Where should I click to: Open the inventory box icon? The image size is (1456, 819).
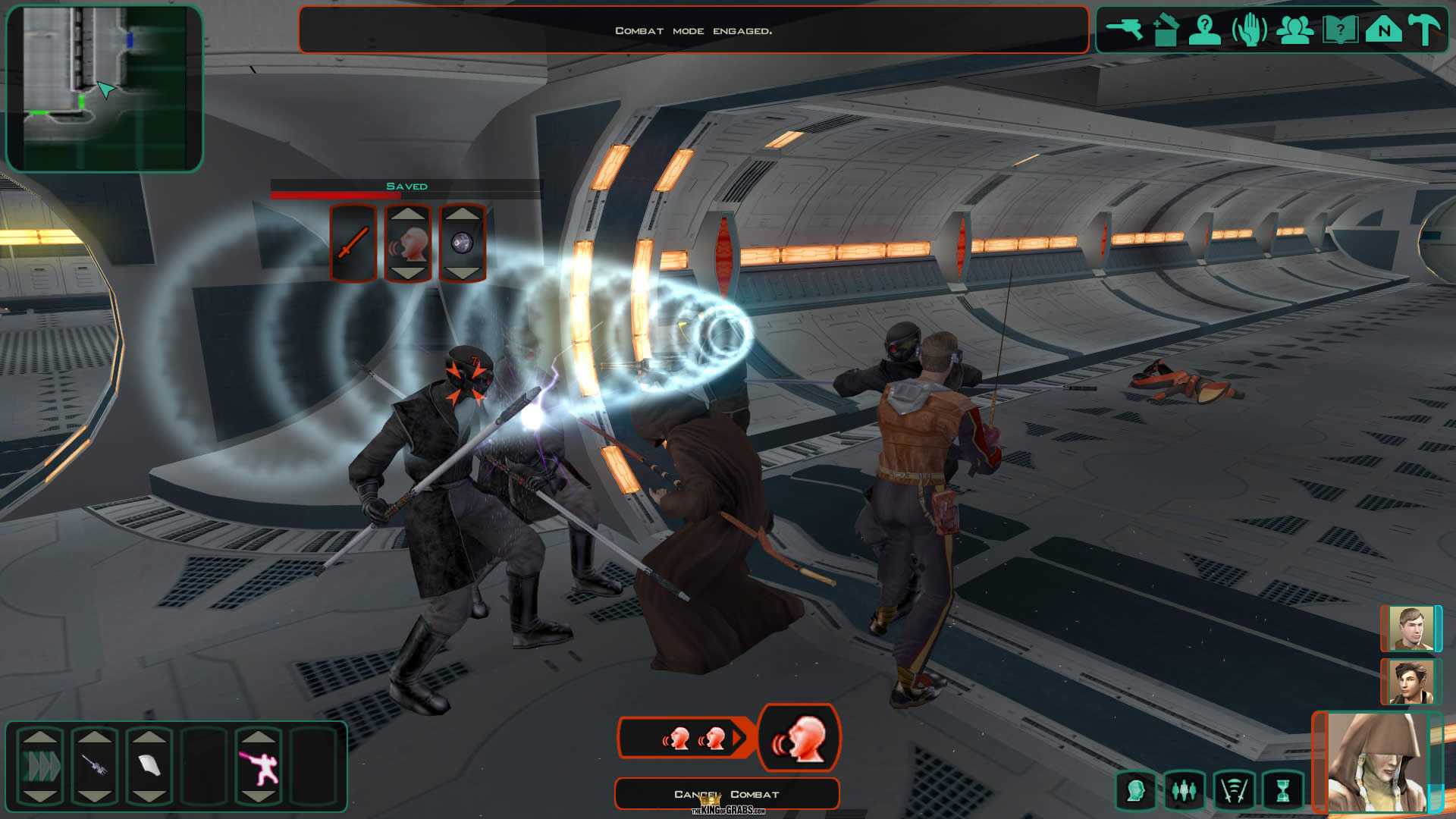1165,30
